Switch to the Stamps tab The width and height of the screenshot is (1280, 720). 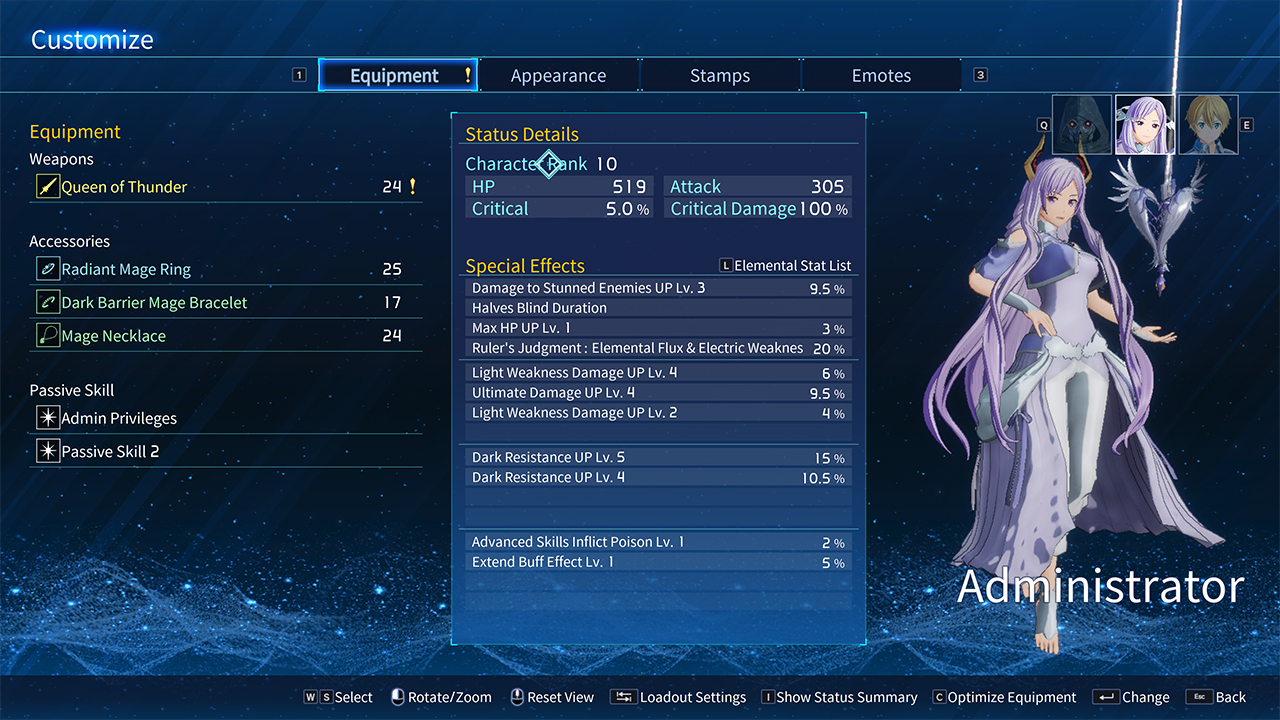(x=720, y=76)
